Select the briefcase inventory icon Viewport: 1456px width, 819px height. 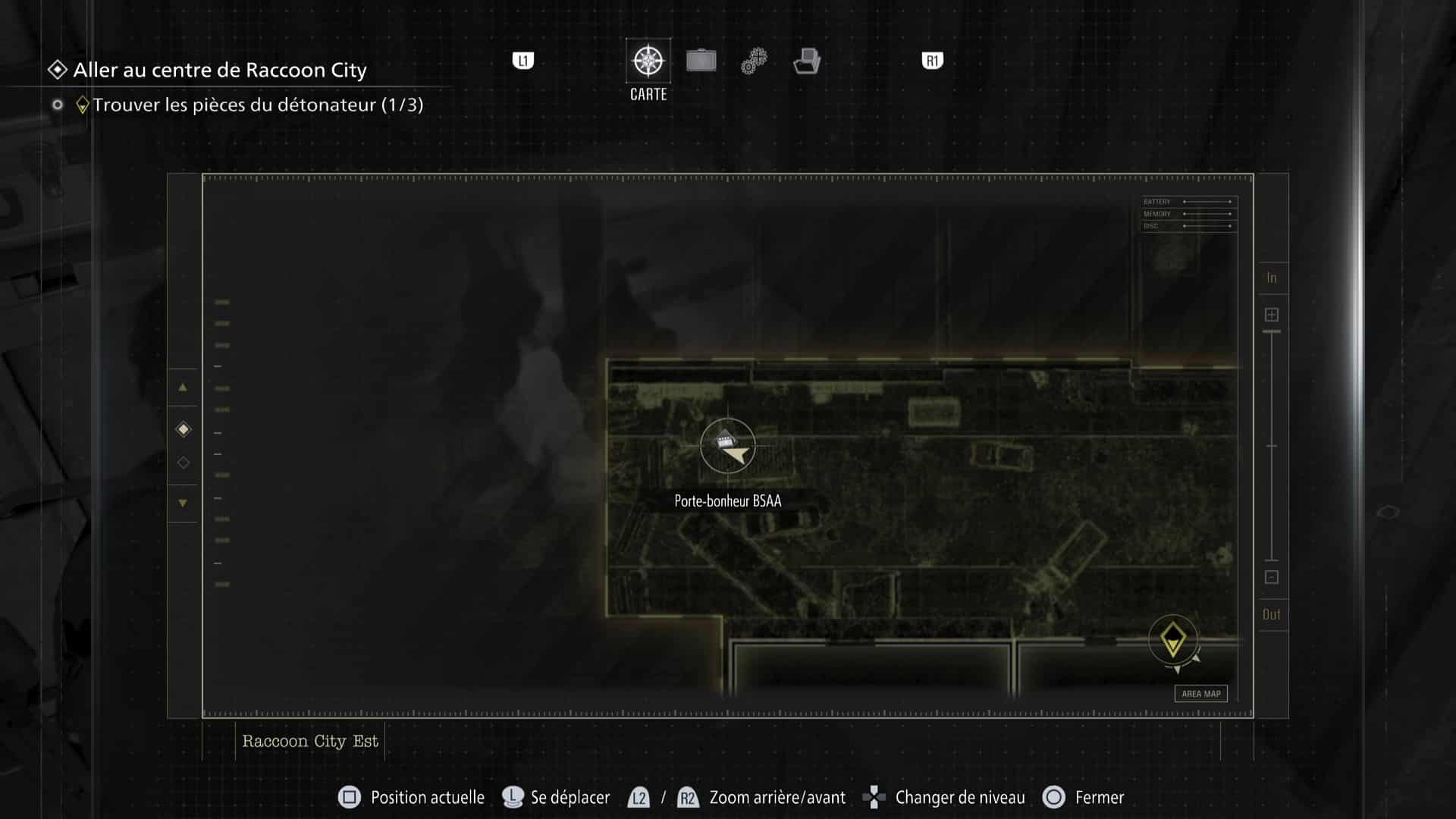coord(701,61)
